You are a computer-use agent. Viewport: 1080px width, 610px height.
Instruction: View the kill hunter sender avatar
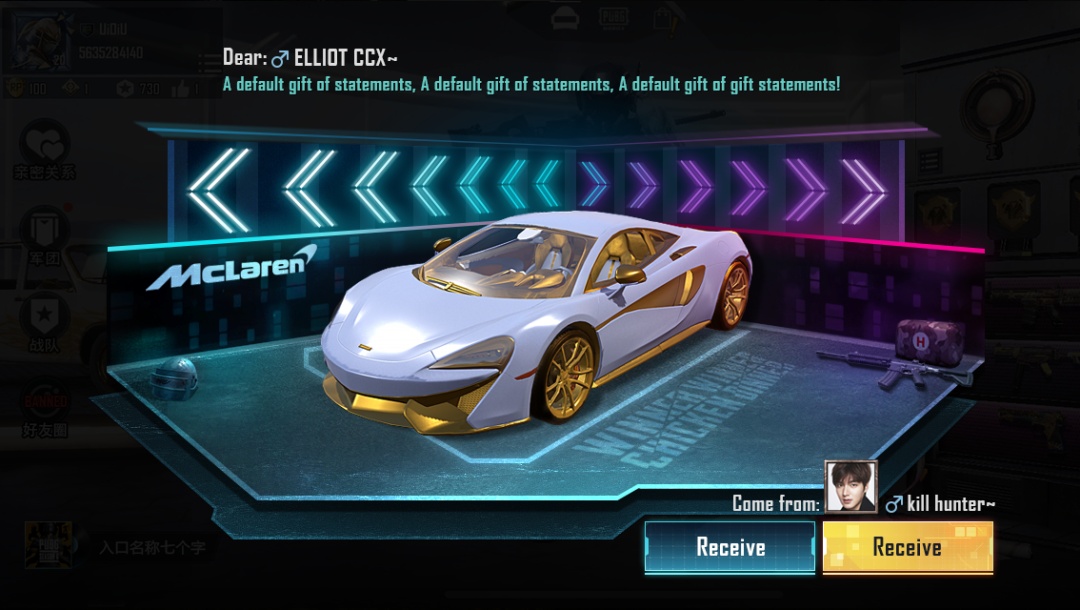pos(851,487)
